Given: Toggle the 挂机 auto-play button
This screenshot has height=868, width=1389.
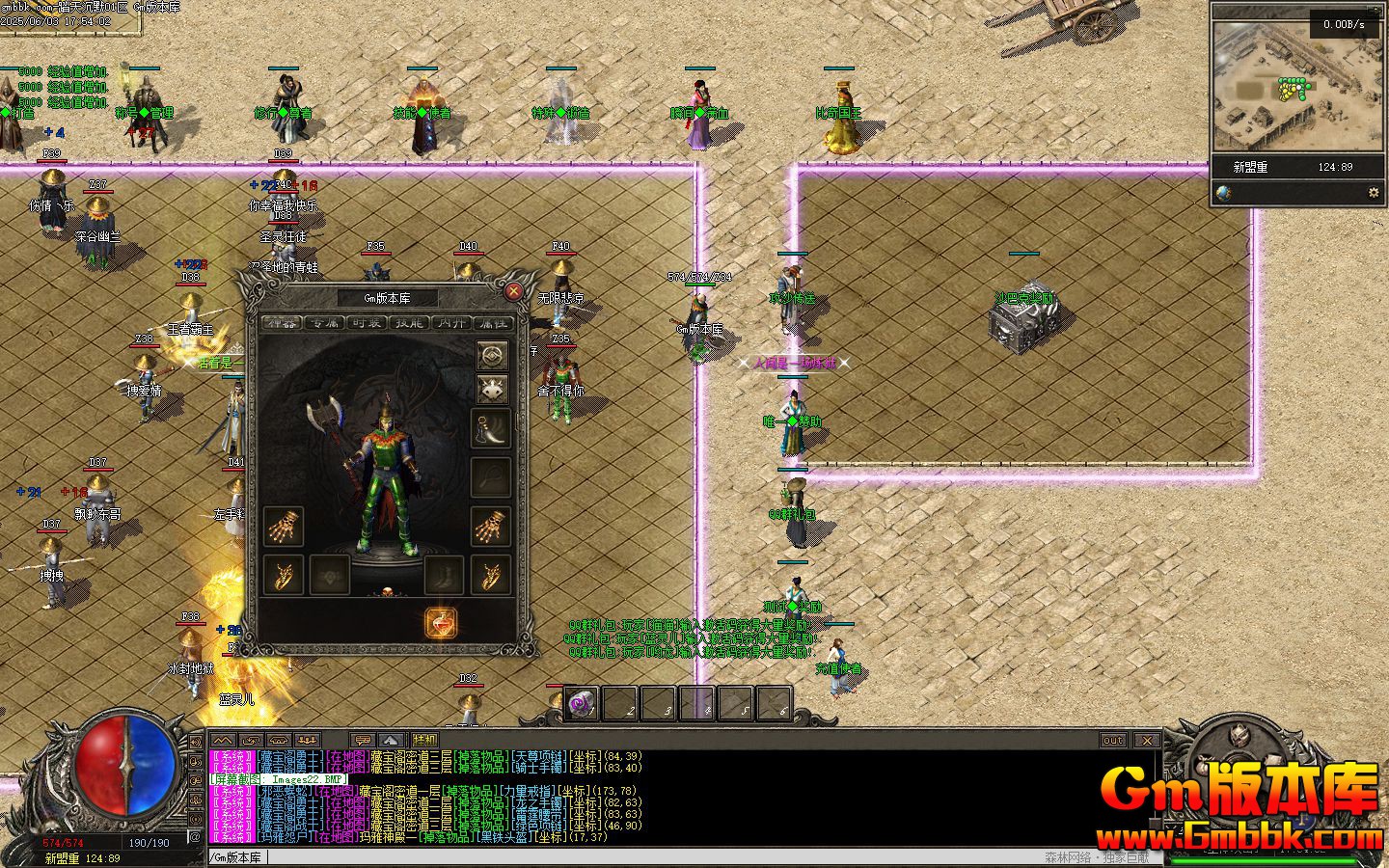Looking at the screenshot, I should 424,740.
